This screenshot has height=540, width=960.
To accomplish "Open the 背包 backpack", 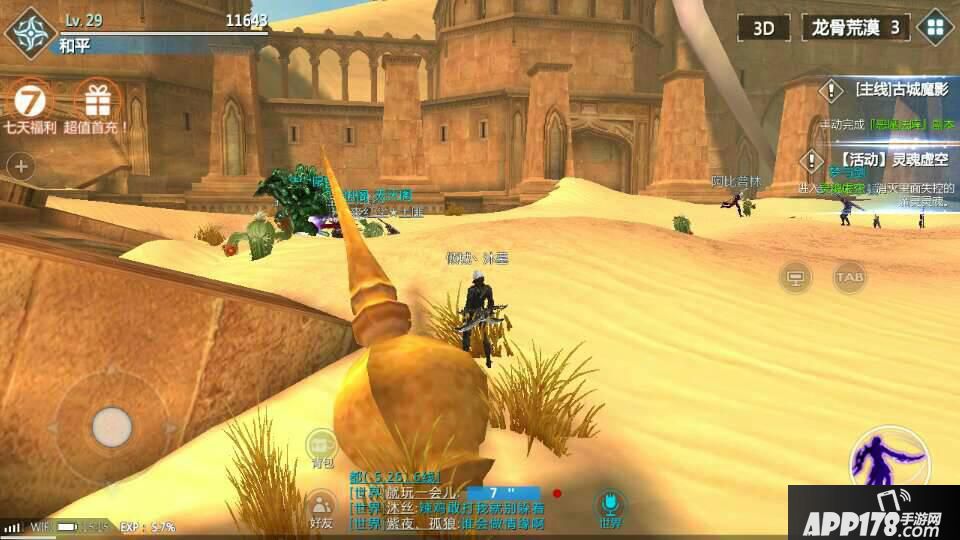I will pos(321,447).
